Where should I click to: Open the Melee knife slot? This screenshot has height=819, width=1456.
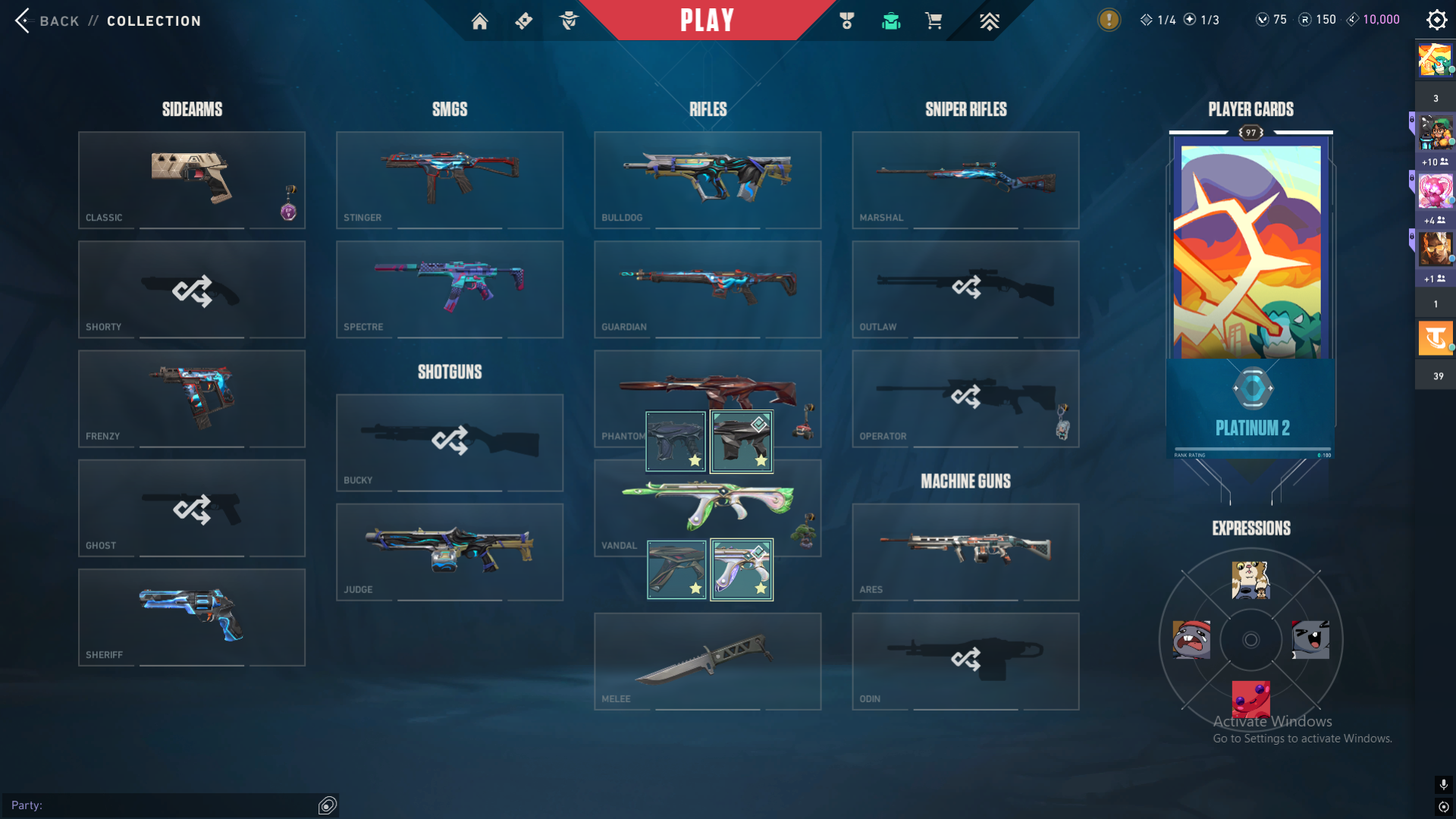coord(708,661)
